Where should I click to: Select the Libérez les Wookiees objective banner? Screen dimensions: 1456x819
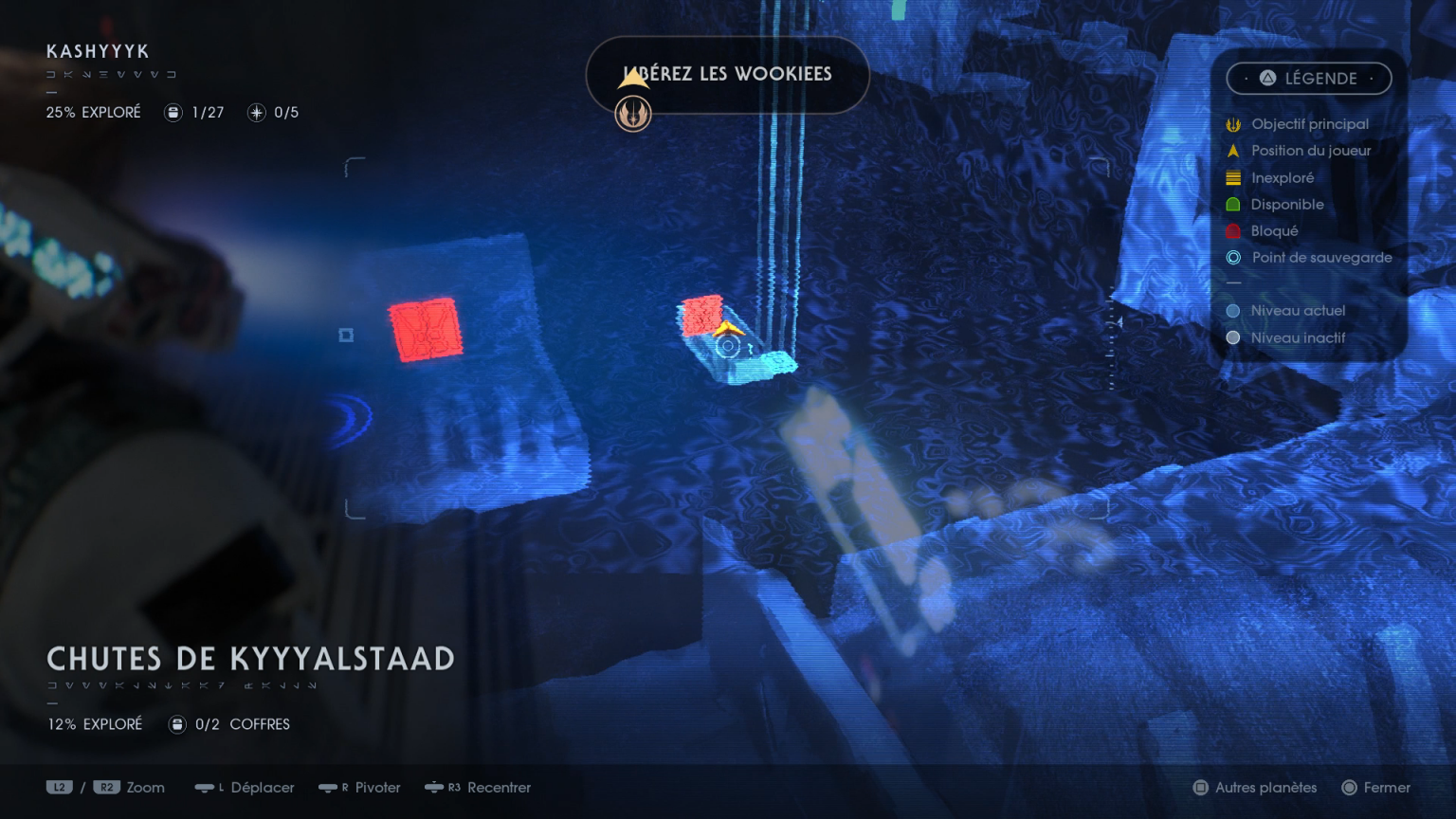click(727, 75)
